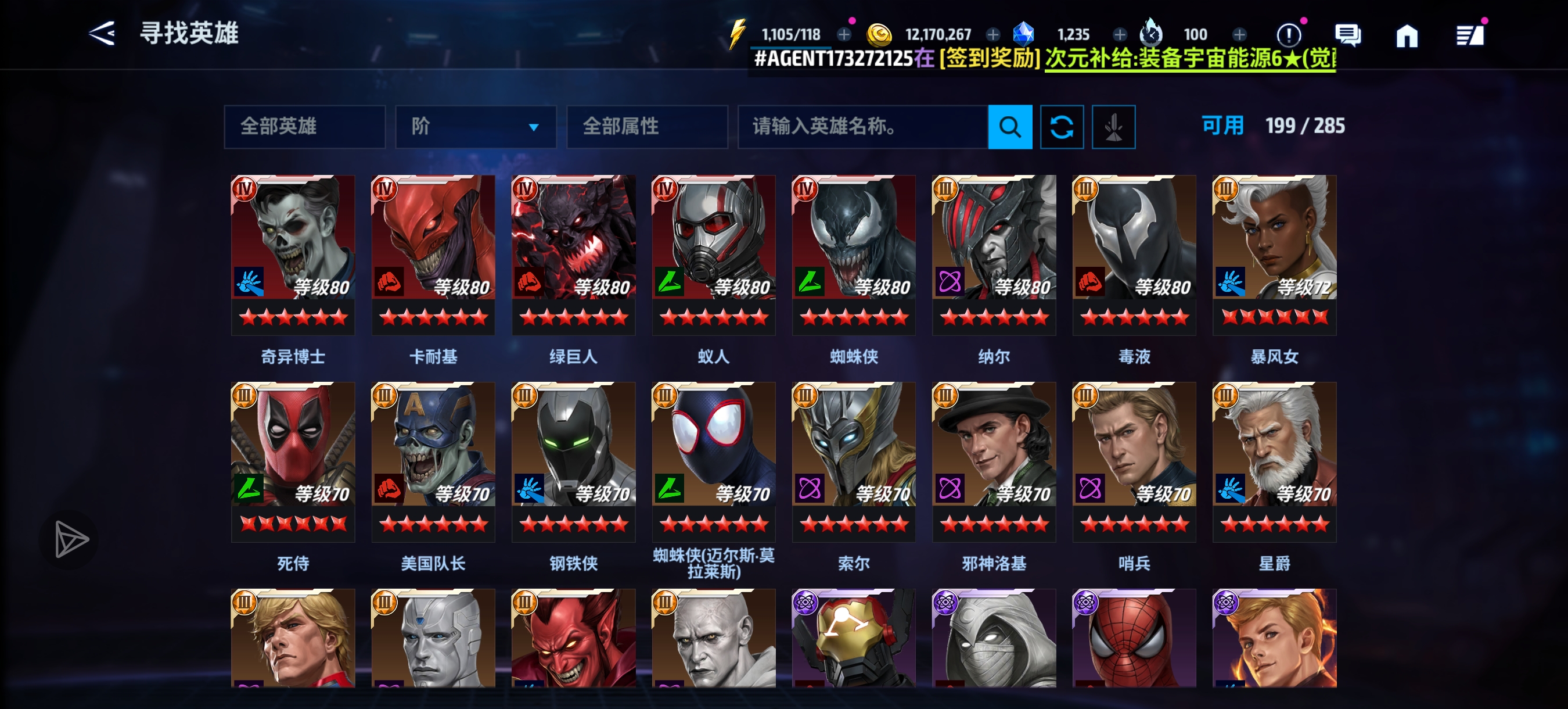Image resolution: width=1568 pixels, height=709 pixels.
Task: Click the energy lightning bolt icon
Action: pos(739,34)
